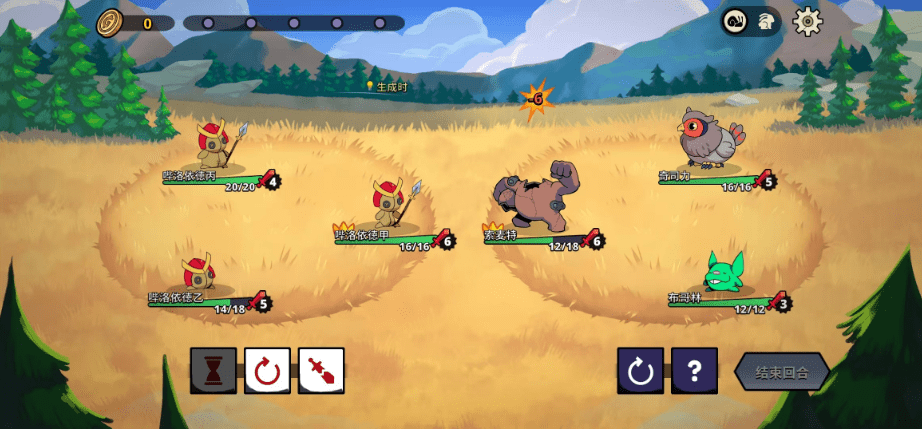Click the gold coin currency icon
The image size is (922, 430).
coord(110,22)
